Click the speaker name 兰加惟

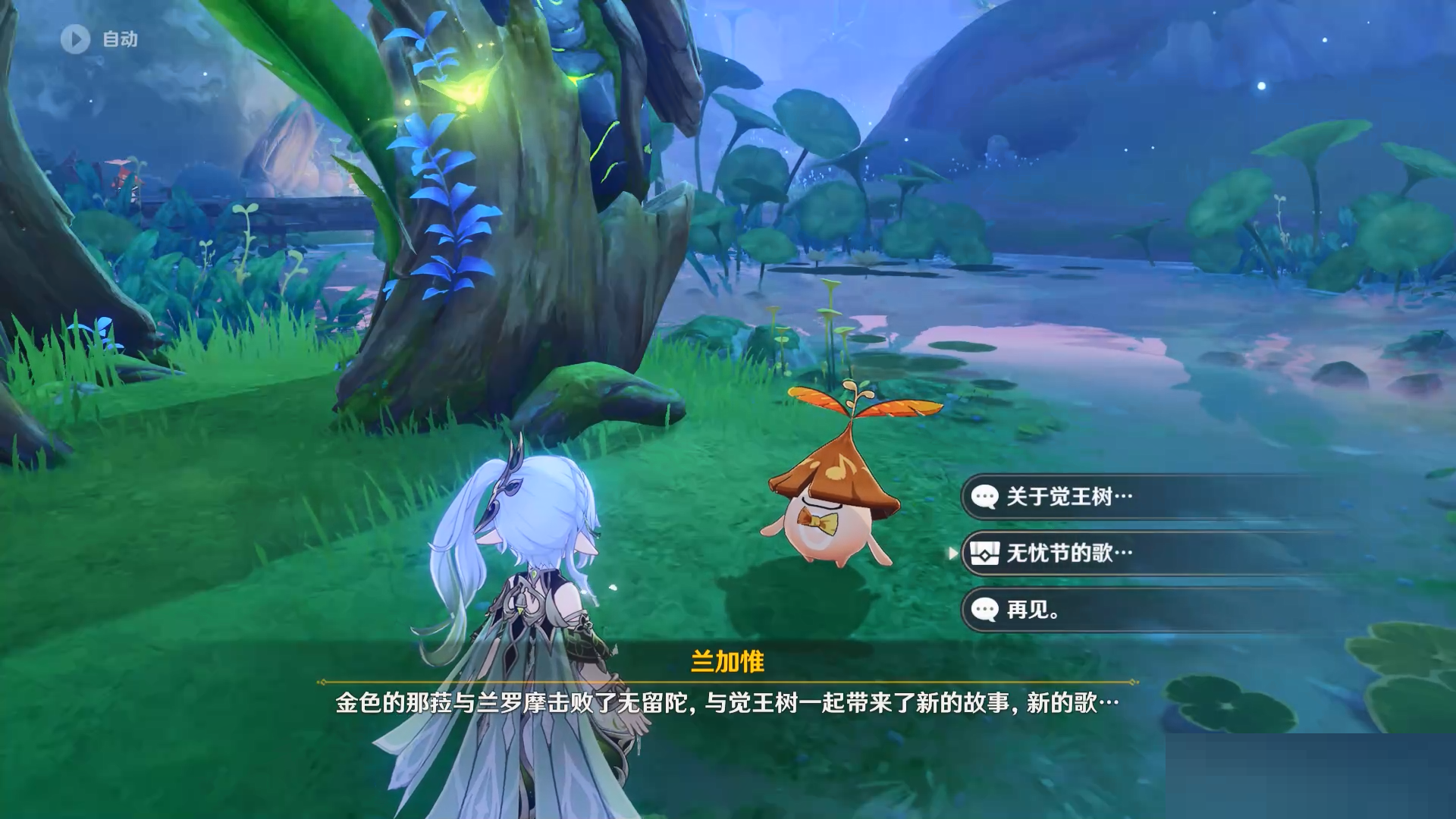click(728, 661)
